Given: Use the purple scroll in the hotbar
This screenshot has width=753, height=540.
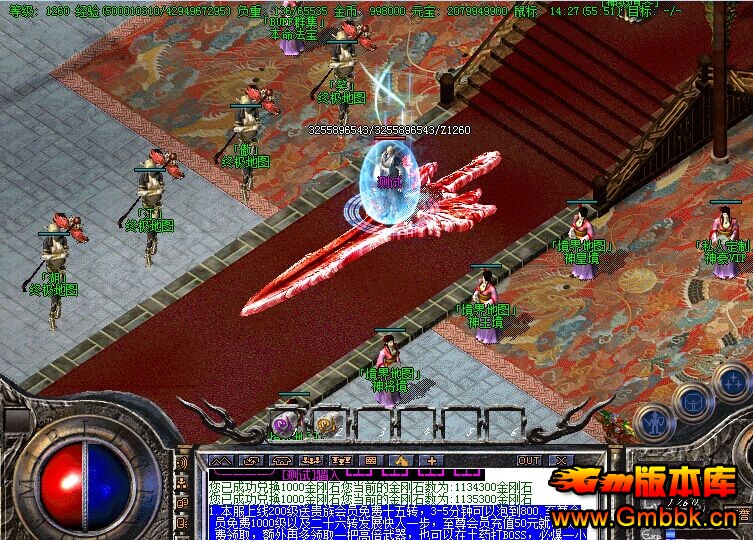Looking at the screenshot, I should 286,423.
